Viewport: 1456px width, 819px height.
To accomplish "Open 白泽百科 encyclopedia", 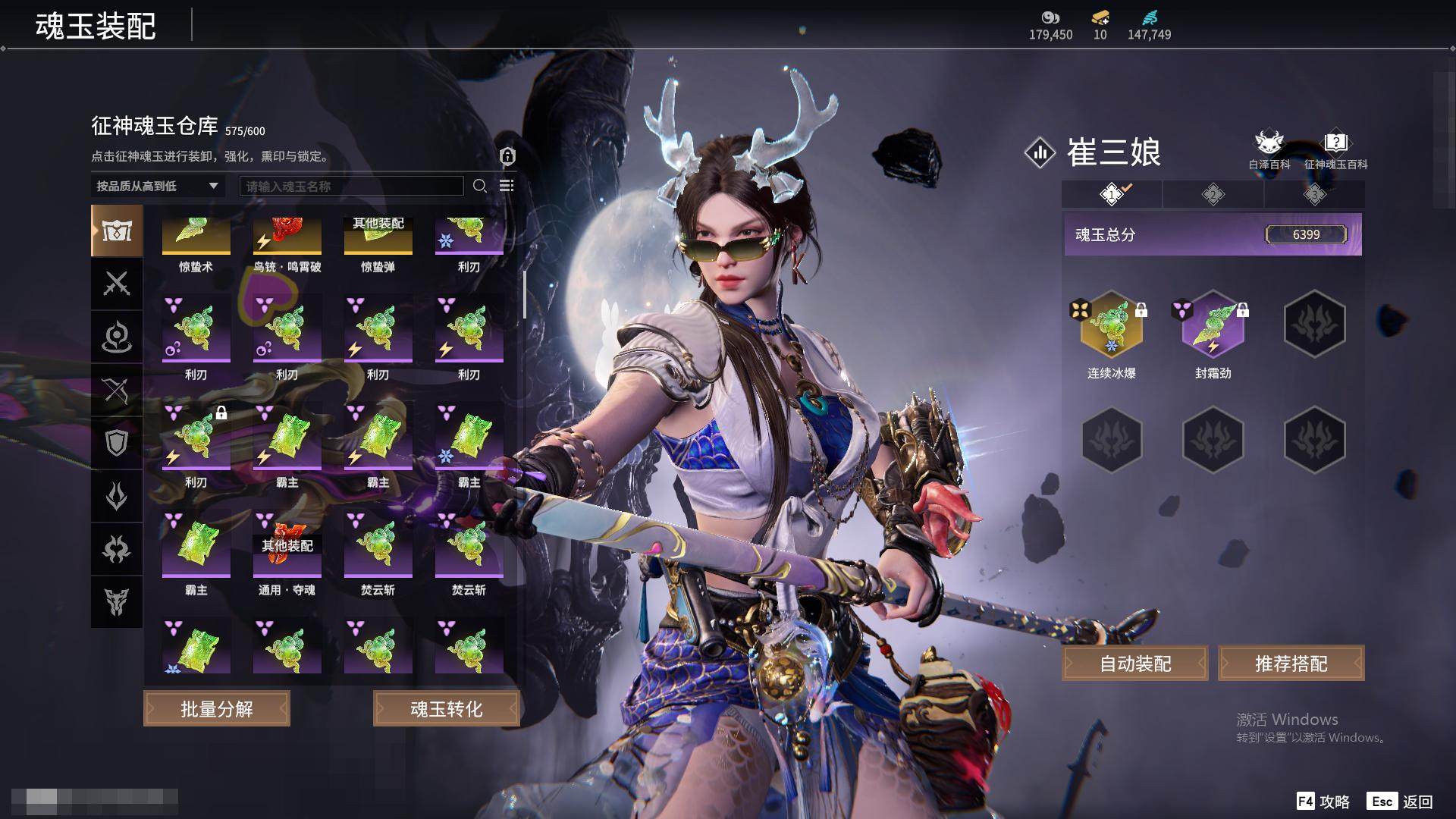I will 1269,149.
